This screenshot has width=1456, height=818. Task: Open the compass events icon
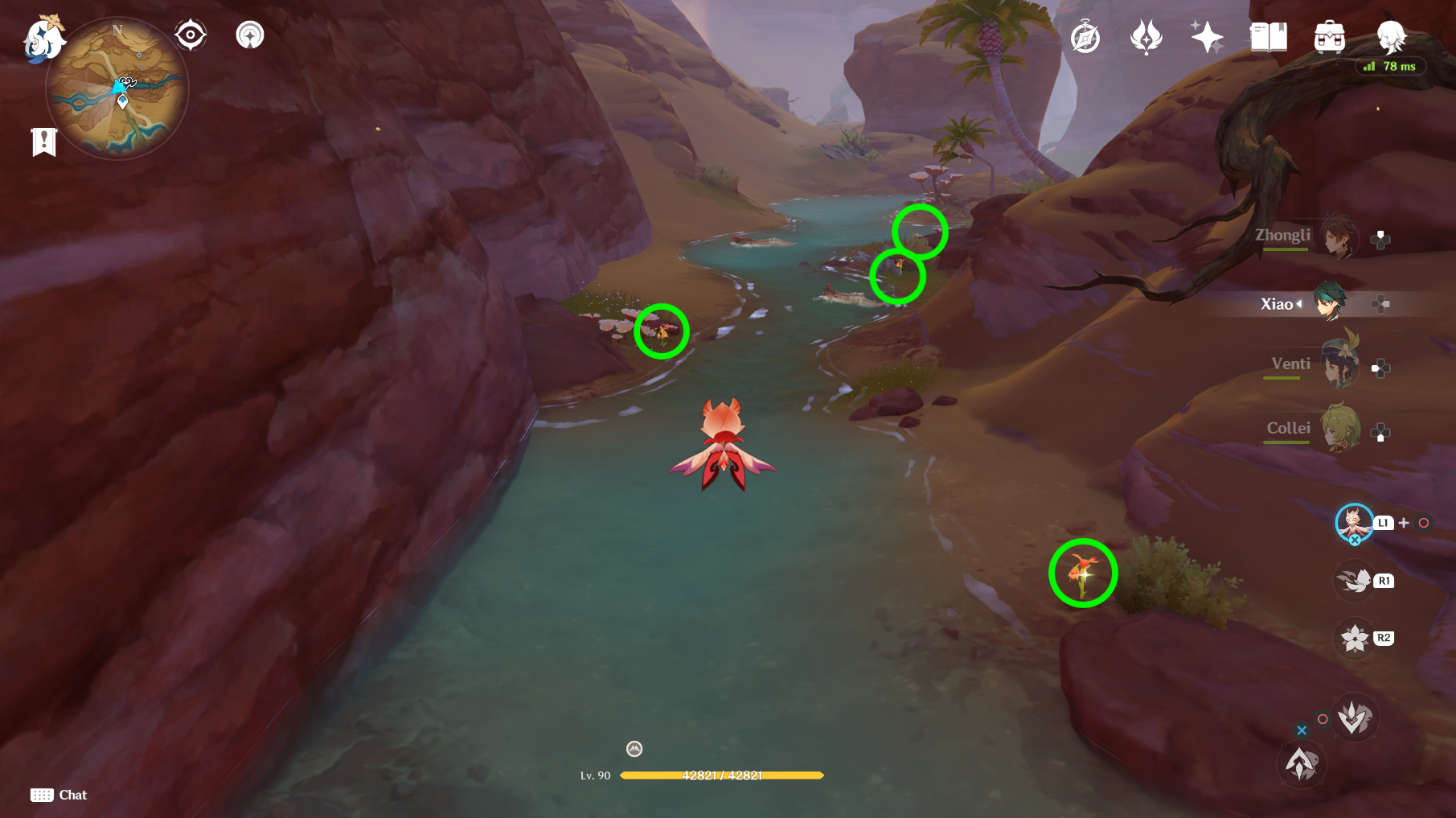1085,38
